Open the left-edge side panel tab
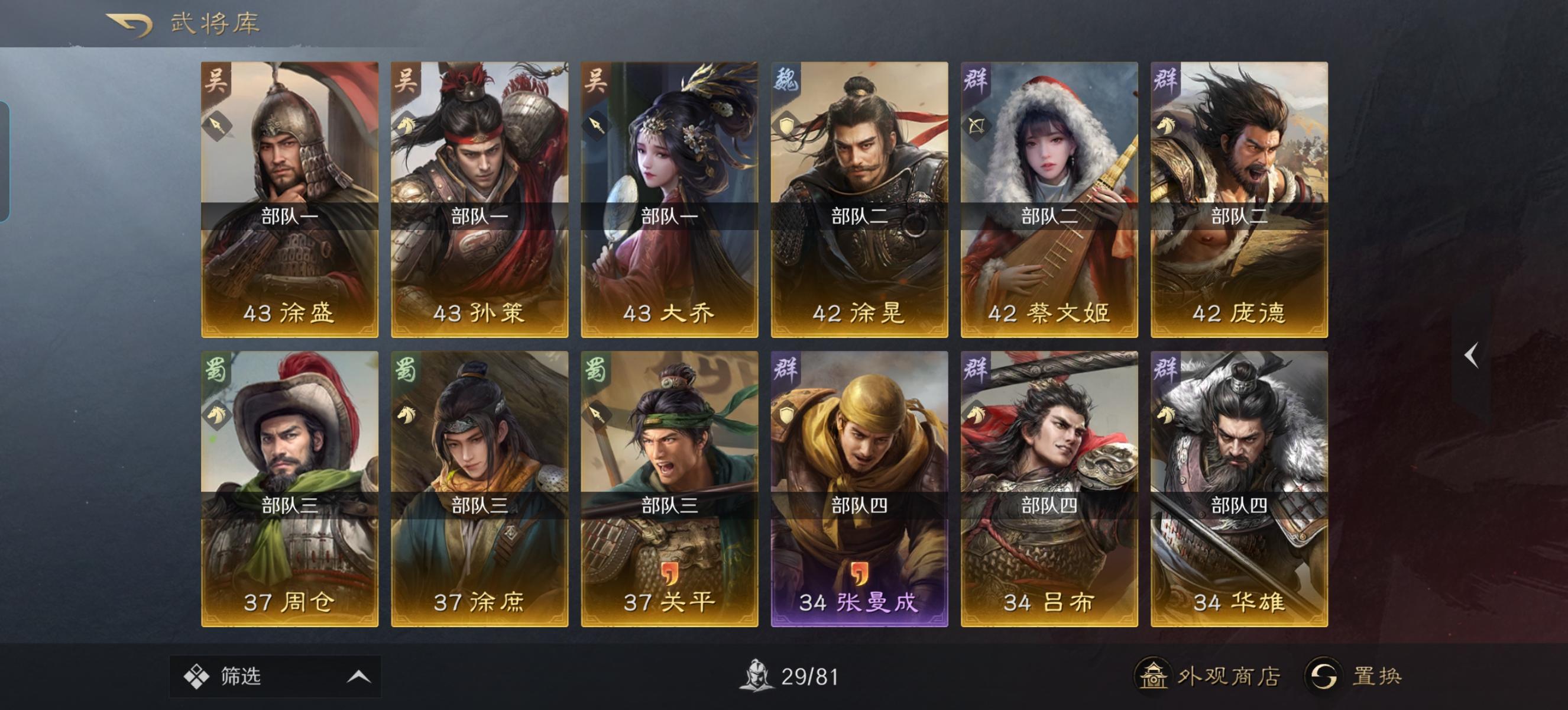Screen dimensions: 1568x710 pos(6,159)
